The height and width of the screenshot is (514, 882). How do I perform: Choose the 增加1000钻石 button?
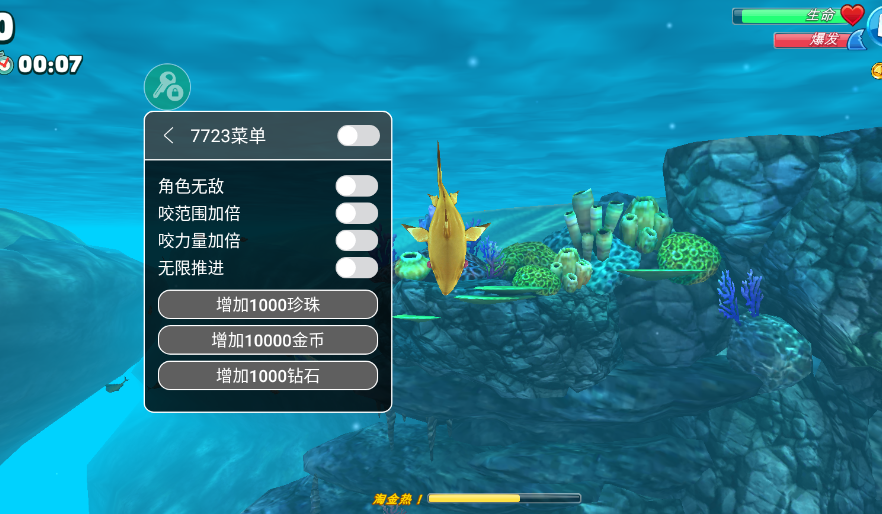click(x=267, y=376)
